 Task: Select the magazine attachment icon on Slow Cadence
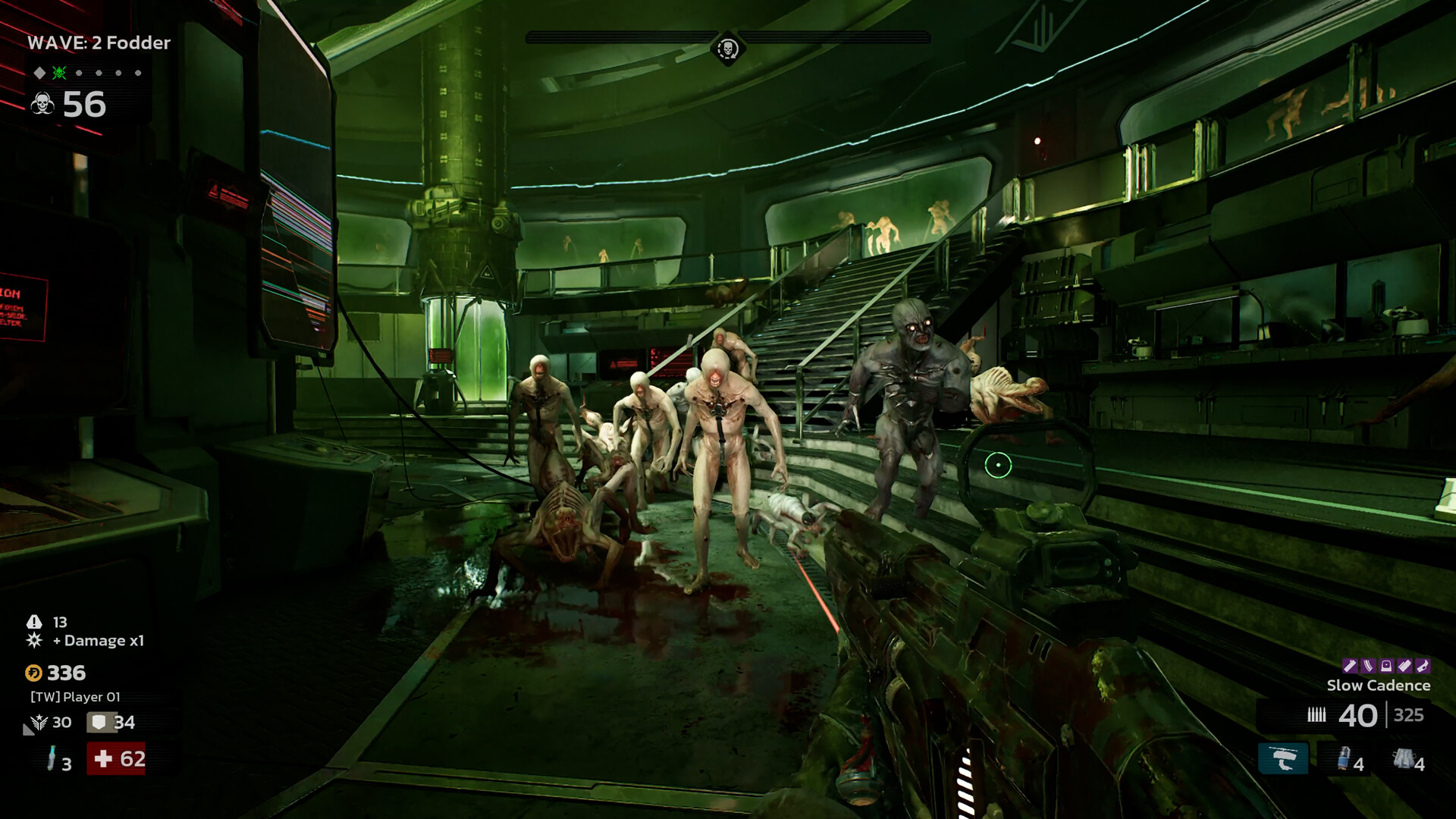click(x=1368, y=666)
